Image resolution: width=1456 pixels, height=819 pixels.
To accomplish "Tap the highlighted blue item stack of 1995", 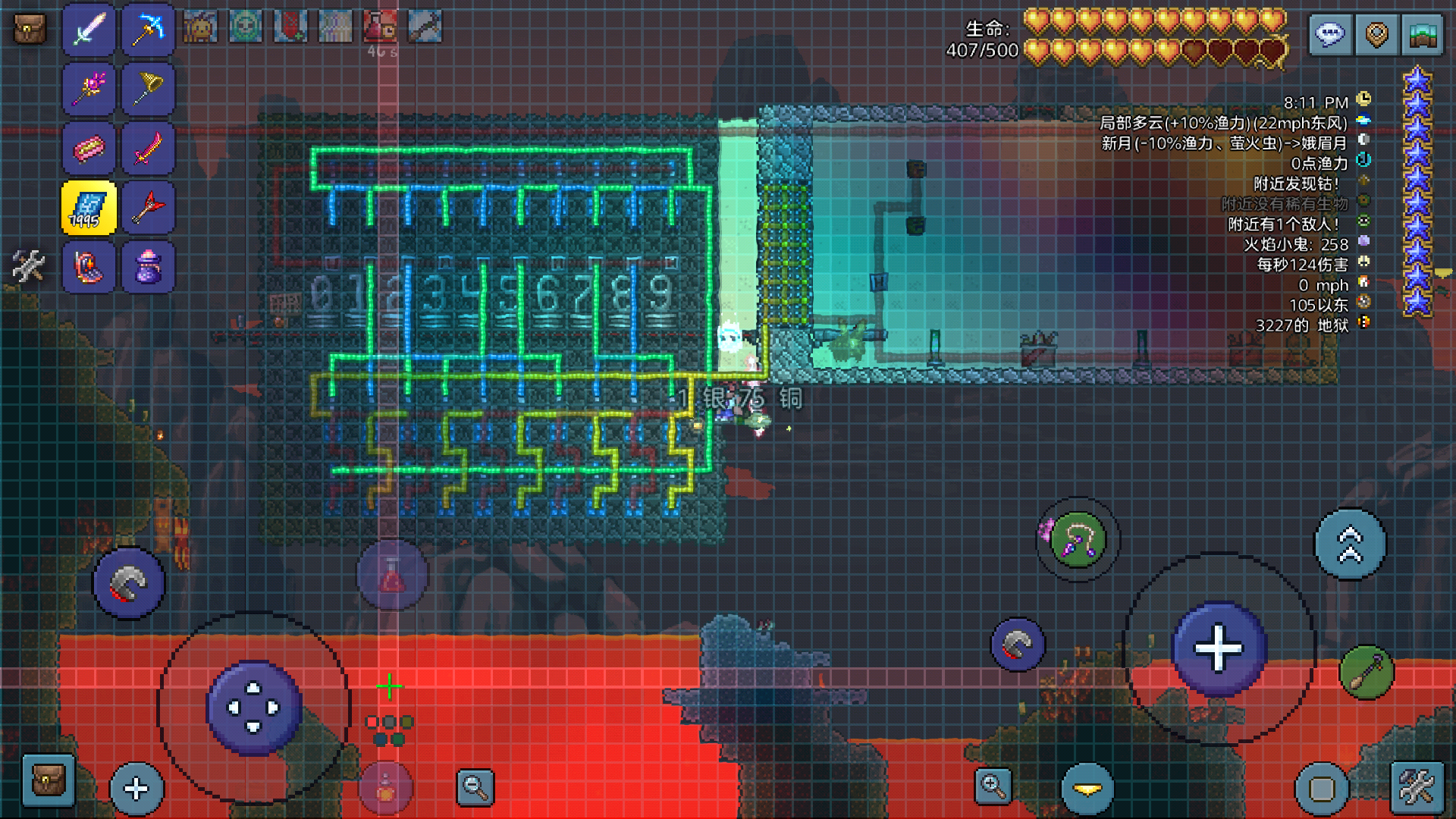I will click(x=89, y=208).
